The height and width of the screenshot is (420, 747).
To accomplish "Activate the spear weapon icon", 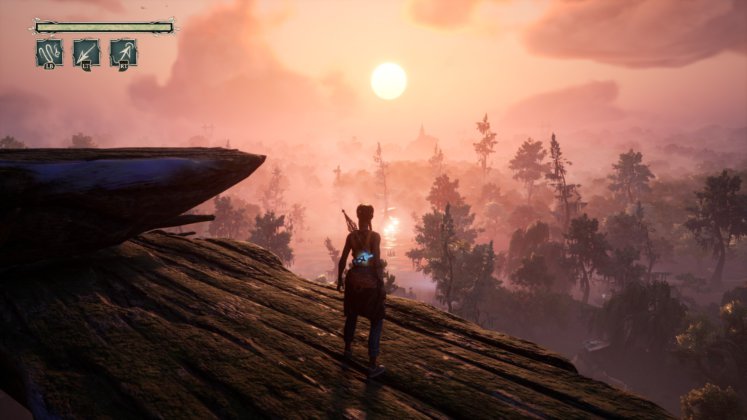I will pos(86,53).
